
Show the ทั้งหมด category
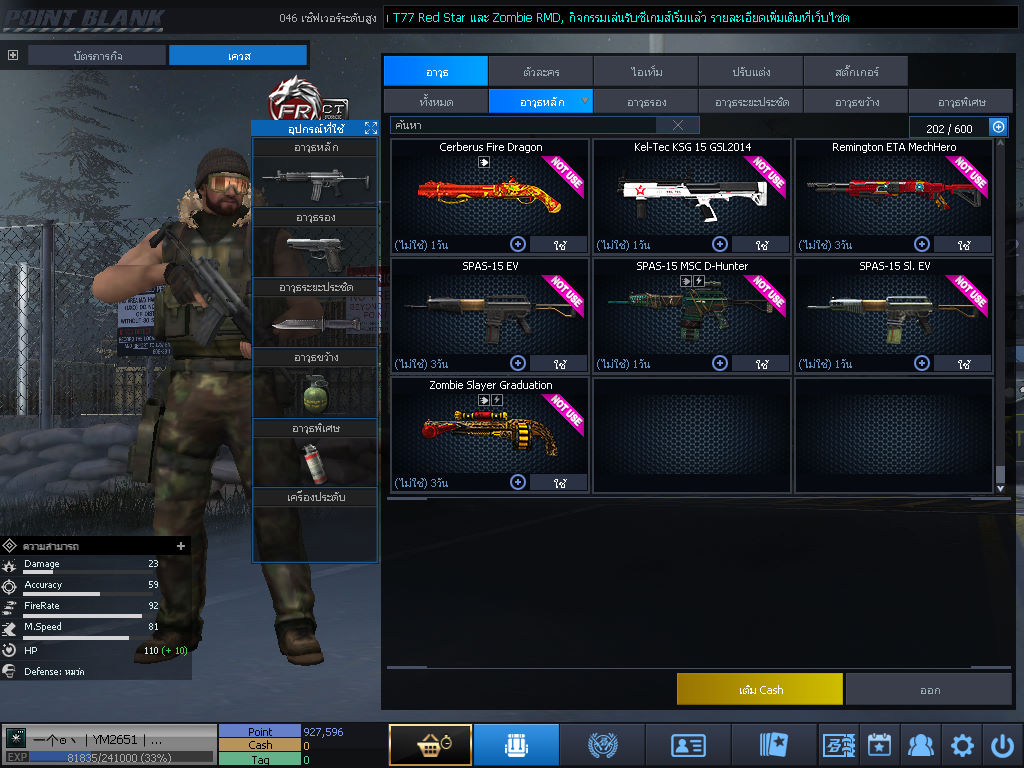point(436,101)
